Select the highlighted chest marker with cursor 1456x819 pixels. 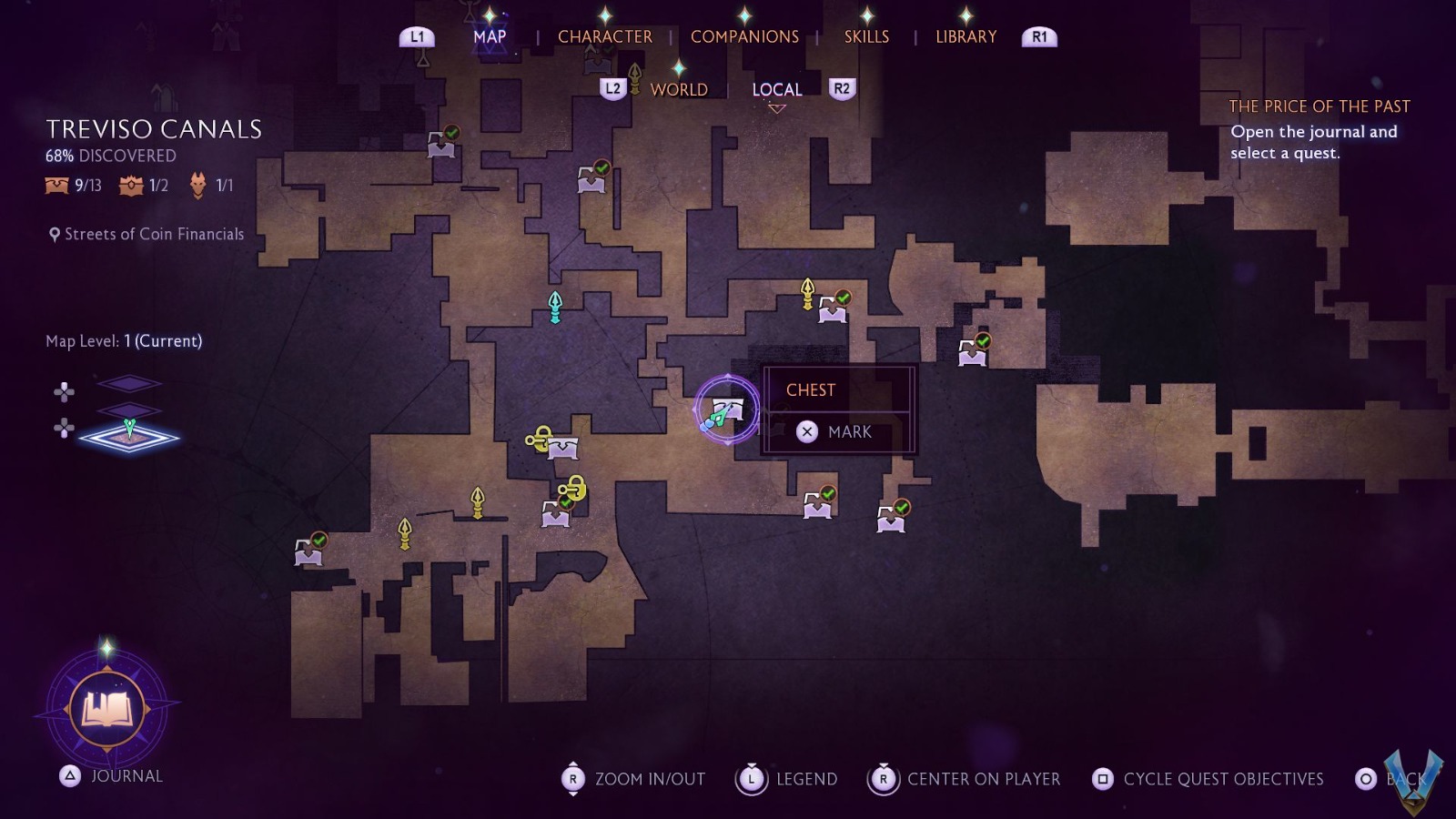[x=726, y=410]
